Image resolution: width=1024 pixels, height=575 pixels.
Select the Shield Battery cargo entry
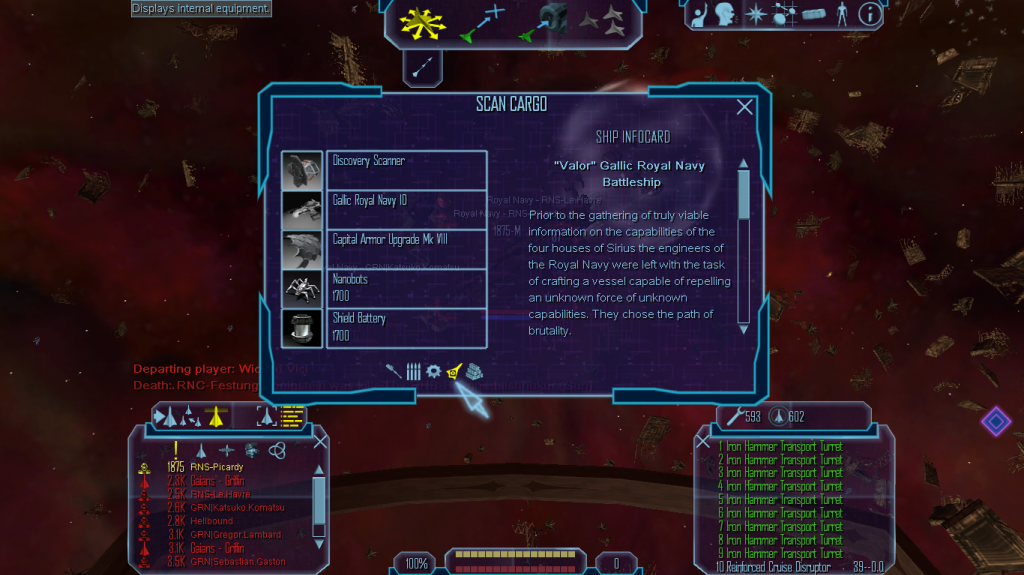[x=406, y=327]
